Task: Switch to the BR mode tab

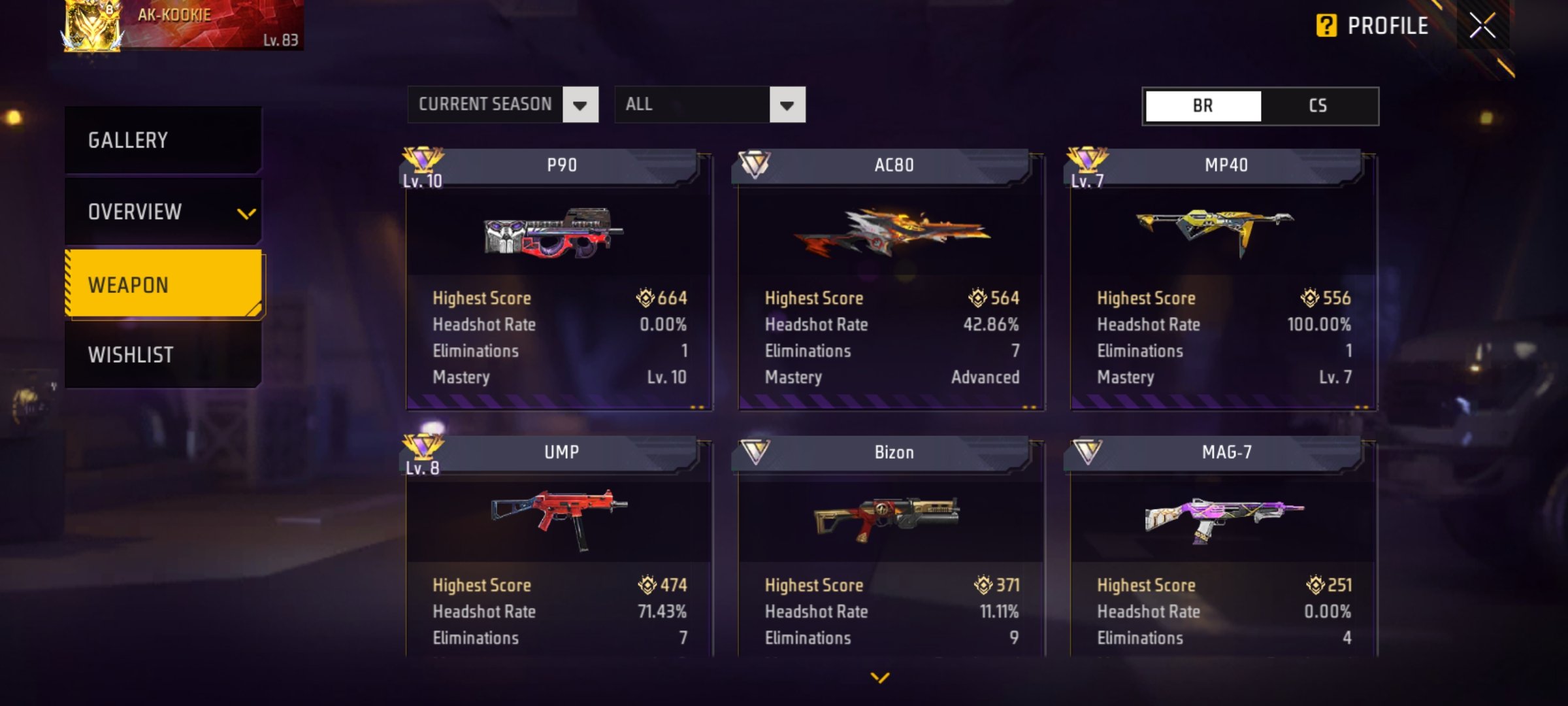Action: point(1203,106)
